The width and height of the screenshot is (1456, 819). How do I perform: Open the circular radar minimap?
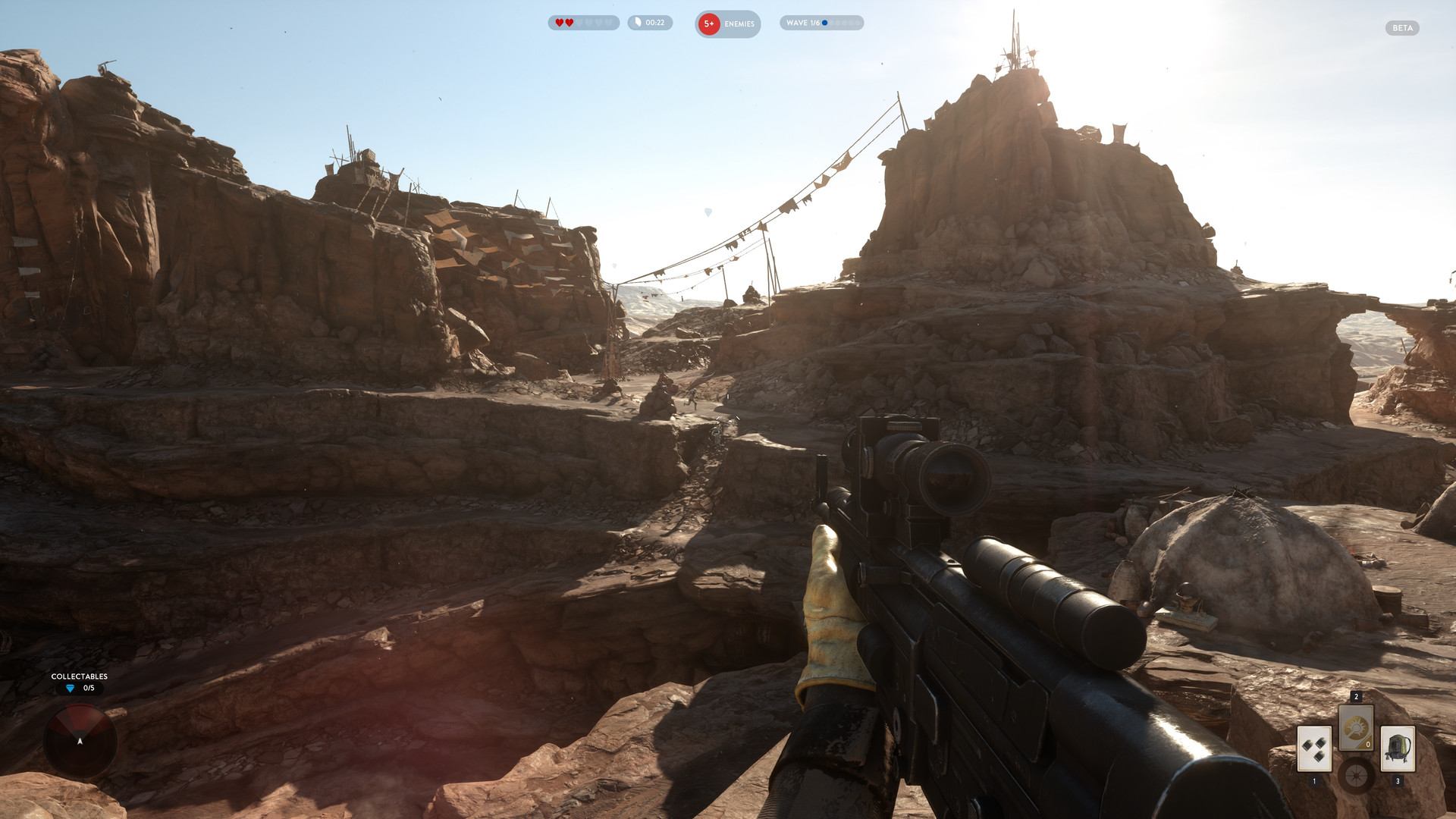(80, 741)
